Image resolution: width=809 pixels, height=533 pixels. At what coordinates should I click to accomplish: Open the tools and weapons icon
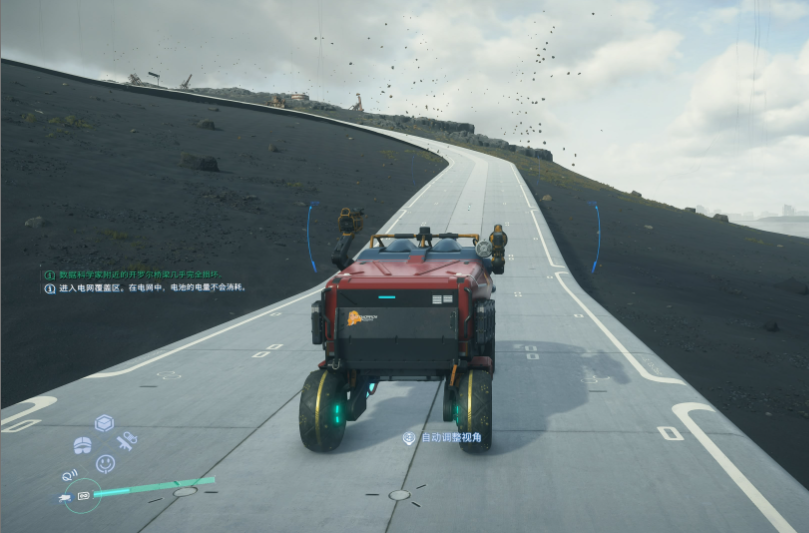126,440
